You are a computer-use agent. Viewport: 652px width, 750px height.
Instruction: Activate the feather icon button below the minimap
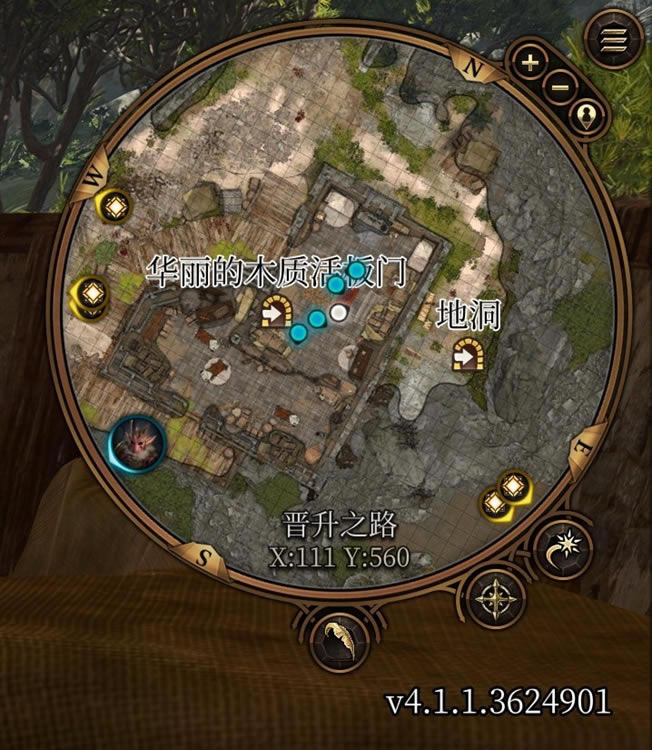[x=338, y=641]
